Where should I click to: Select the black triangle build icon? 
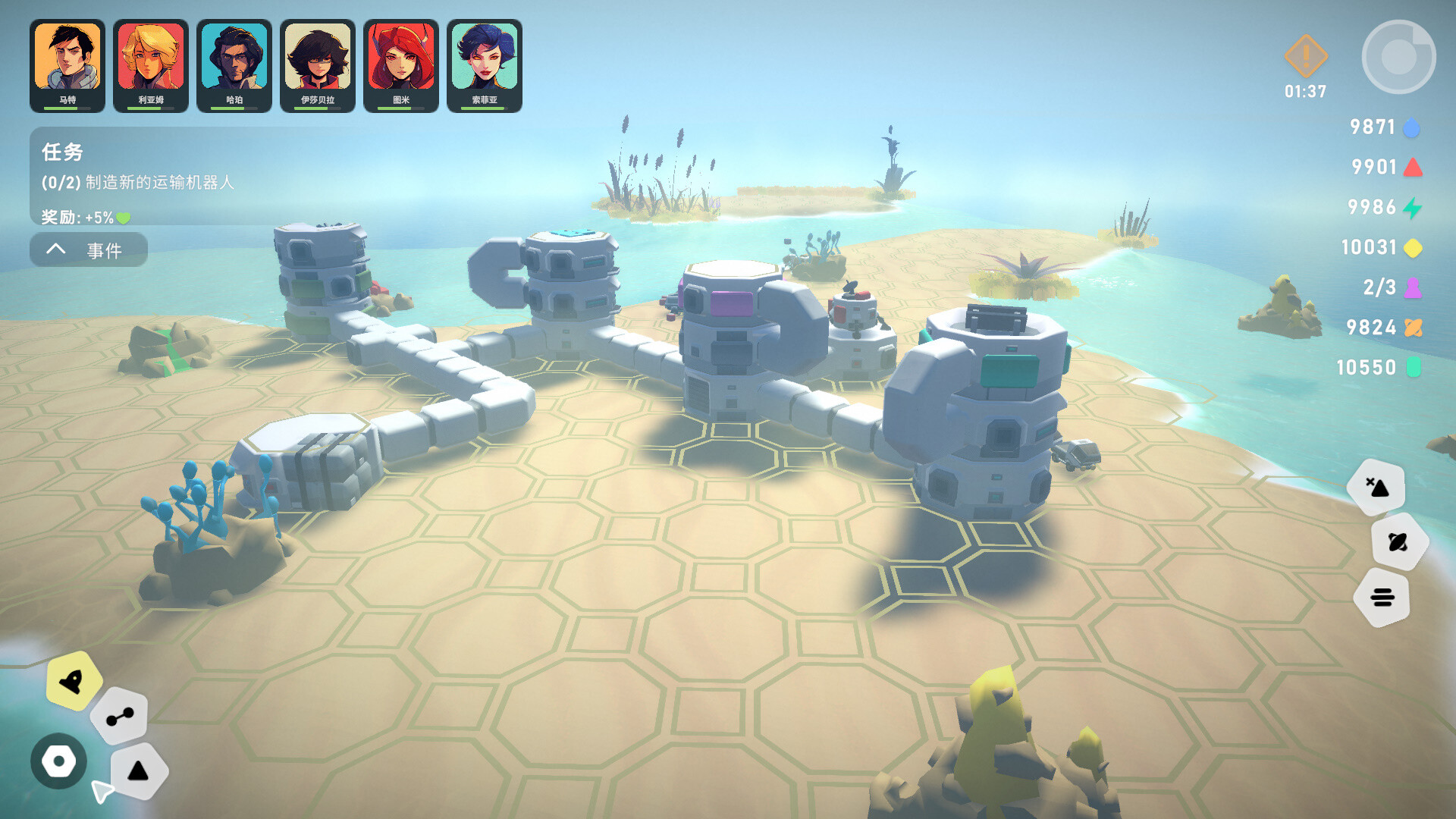(139, 770)
